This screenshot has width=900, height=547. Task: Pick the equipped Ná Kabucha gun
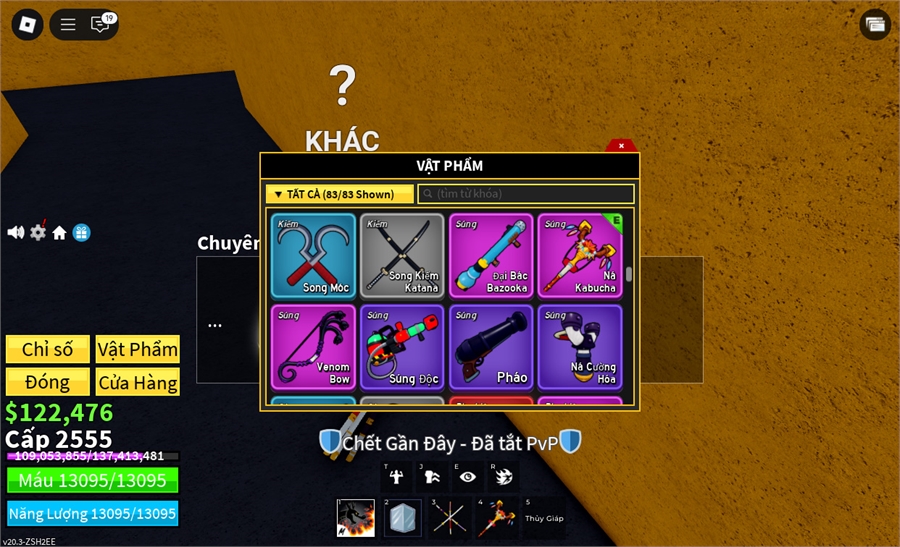point(580,256)
